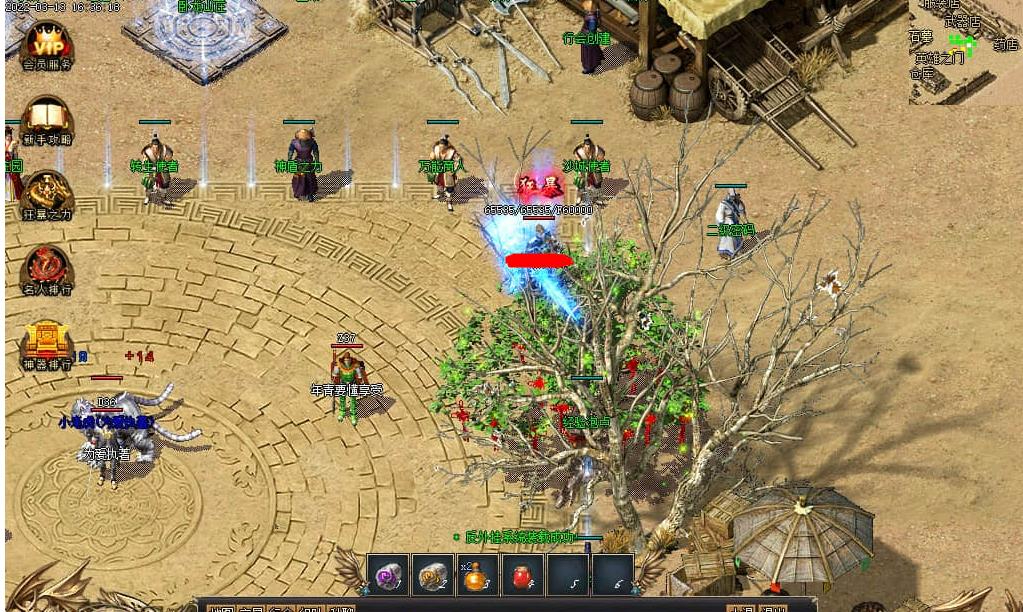This screenshot has width=1023, height=612.
Task: Show the 名人排行 celebrity ranking
Action: (x=47, y=268)
